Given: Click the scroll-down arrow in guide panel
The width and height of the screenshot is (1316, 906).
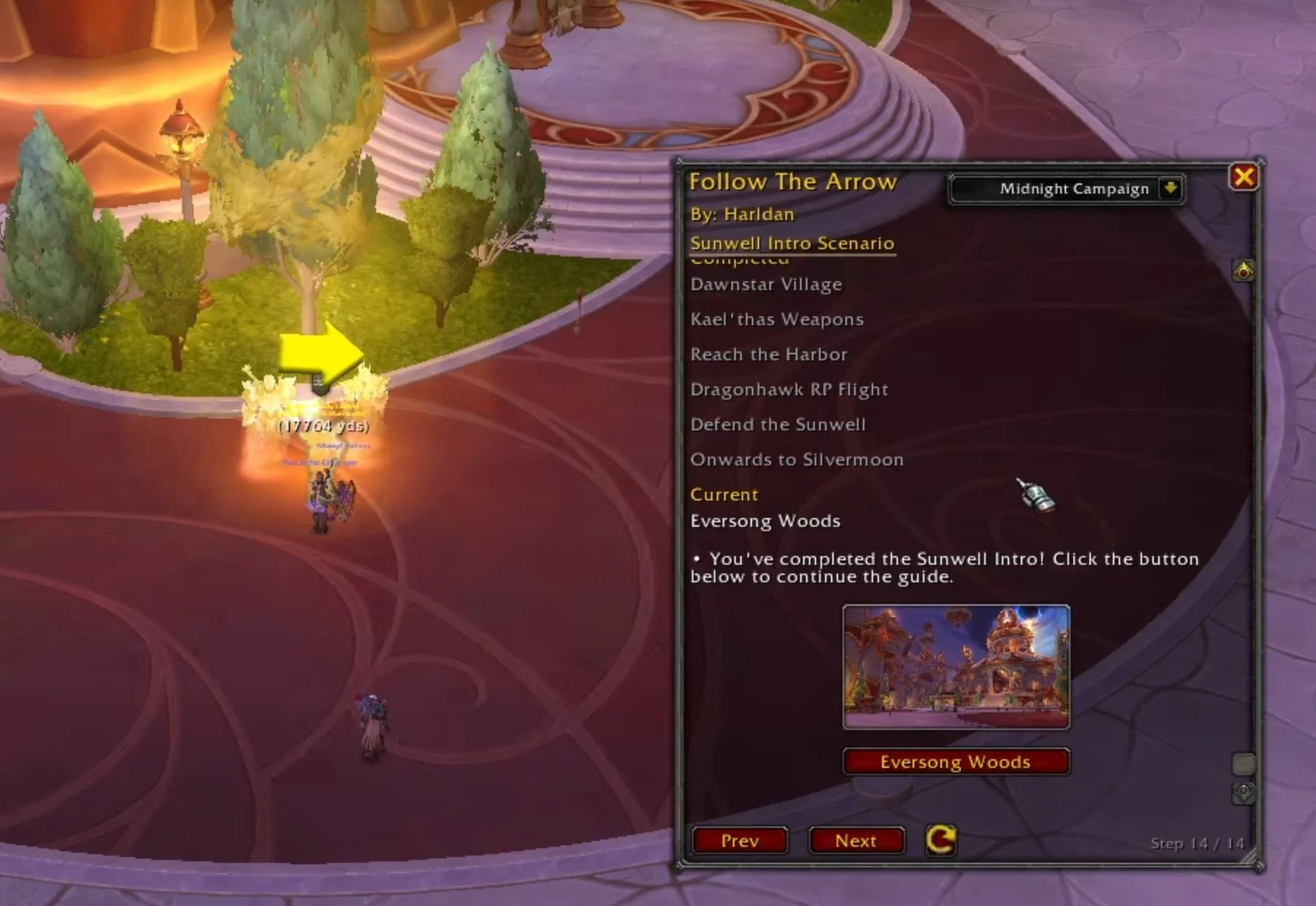Looking at the screenshot, I should point(1244,792).
